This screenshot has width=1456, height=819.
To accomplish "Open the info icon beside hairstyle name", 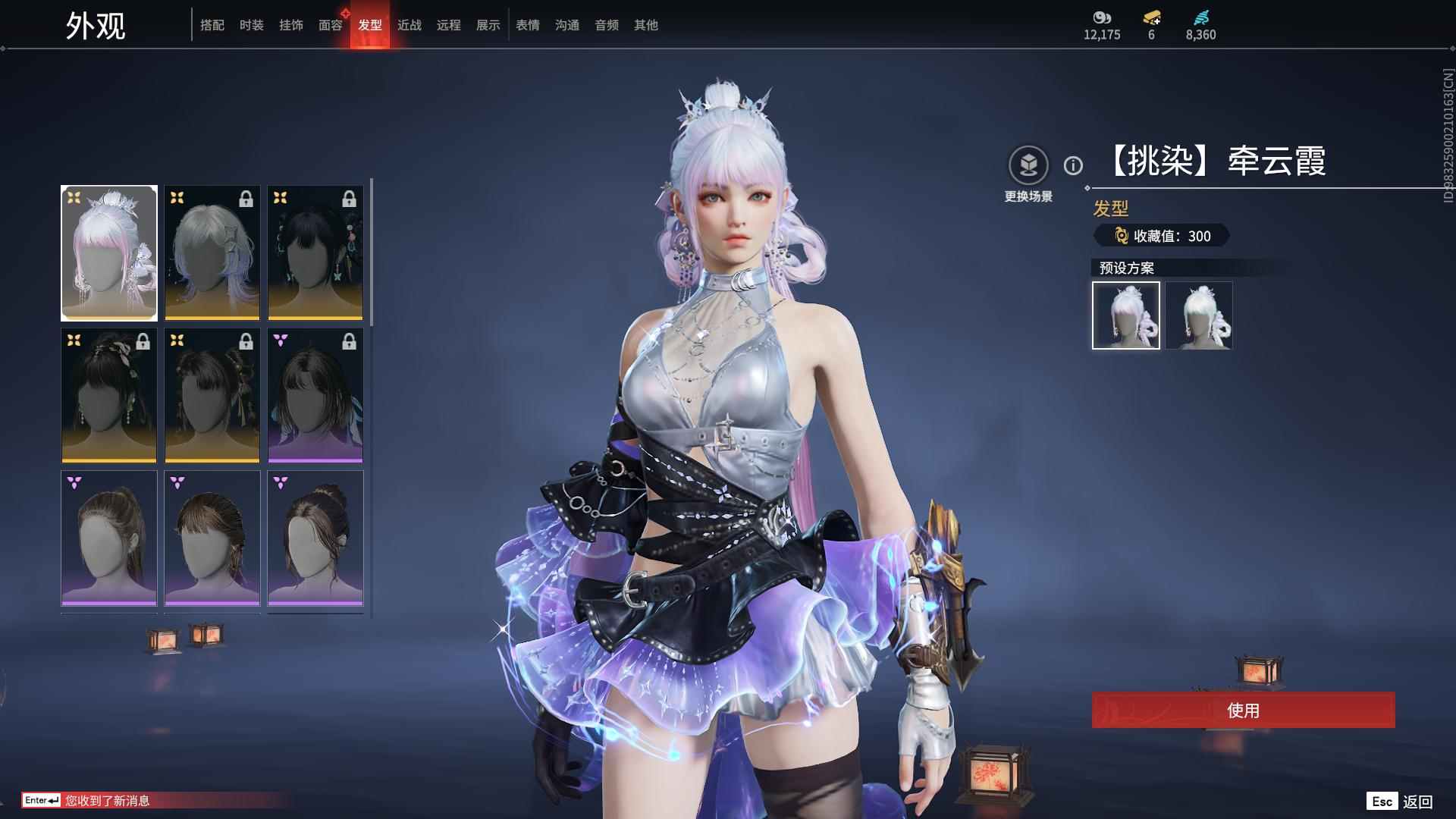I will click(1073, 165).
